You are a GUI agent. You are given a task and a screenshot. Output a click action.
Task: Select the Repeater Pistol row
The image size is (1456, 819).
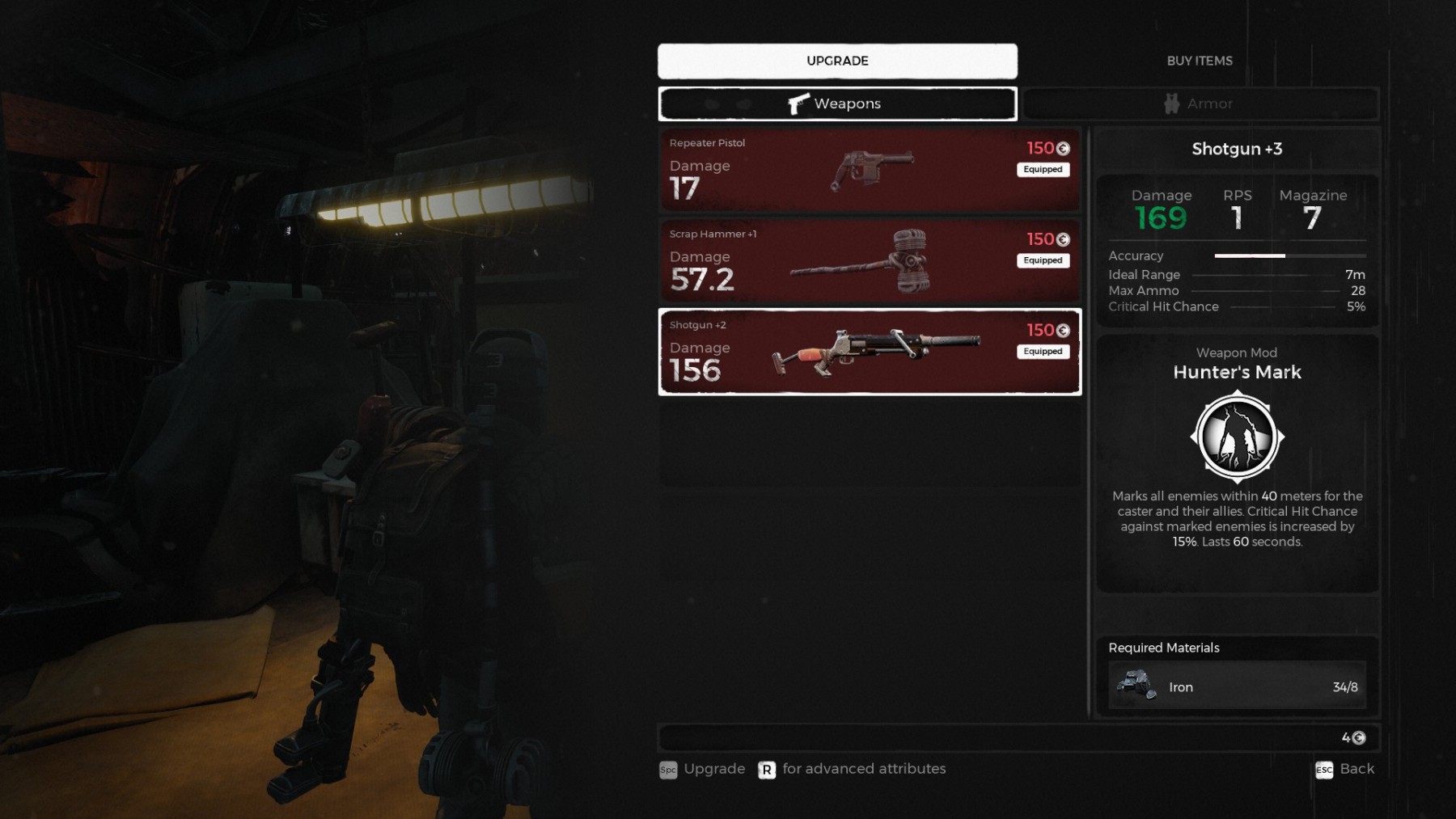tap(870, 169)
